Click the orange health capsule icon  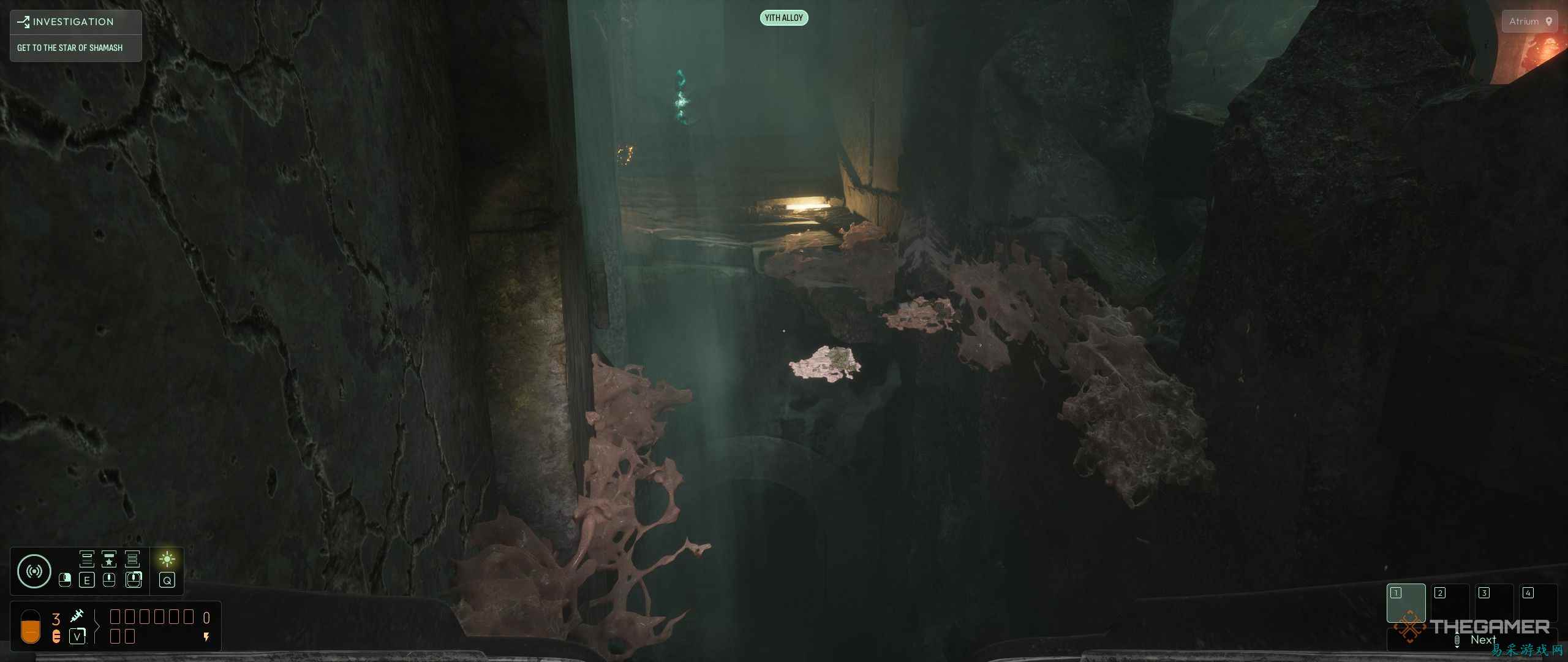tap(30, 626)
